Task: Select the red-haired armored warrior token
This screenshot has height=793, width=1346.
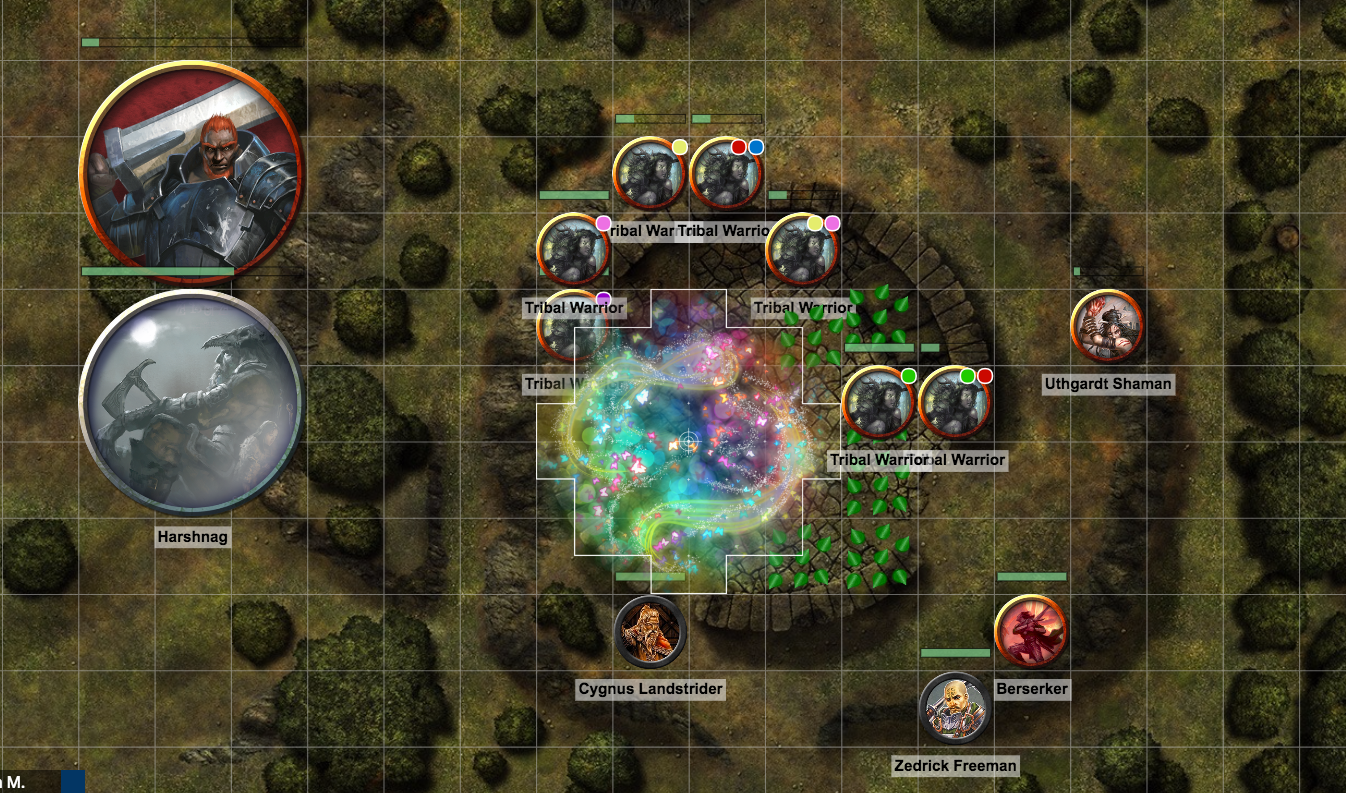Action: click(x=190, y=172)
